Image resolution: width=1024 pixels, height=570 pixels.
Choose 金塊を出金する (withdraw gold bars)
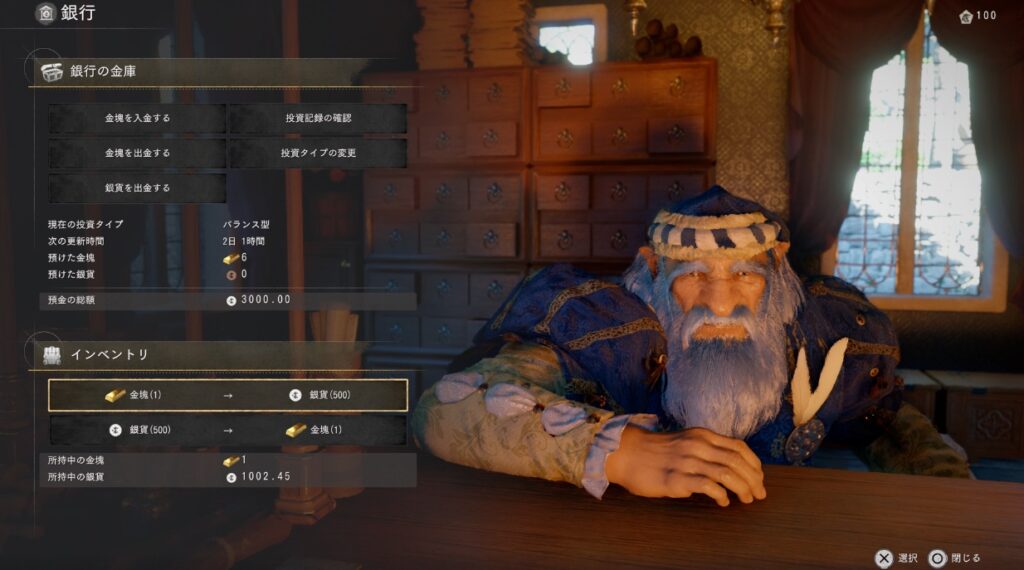tap(138, 153)
